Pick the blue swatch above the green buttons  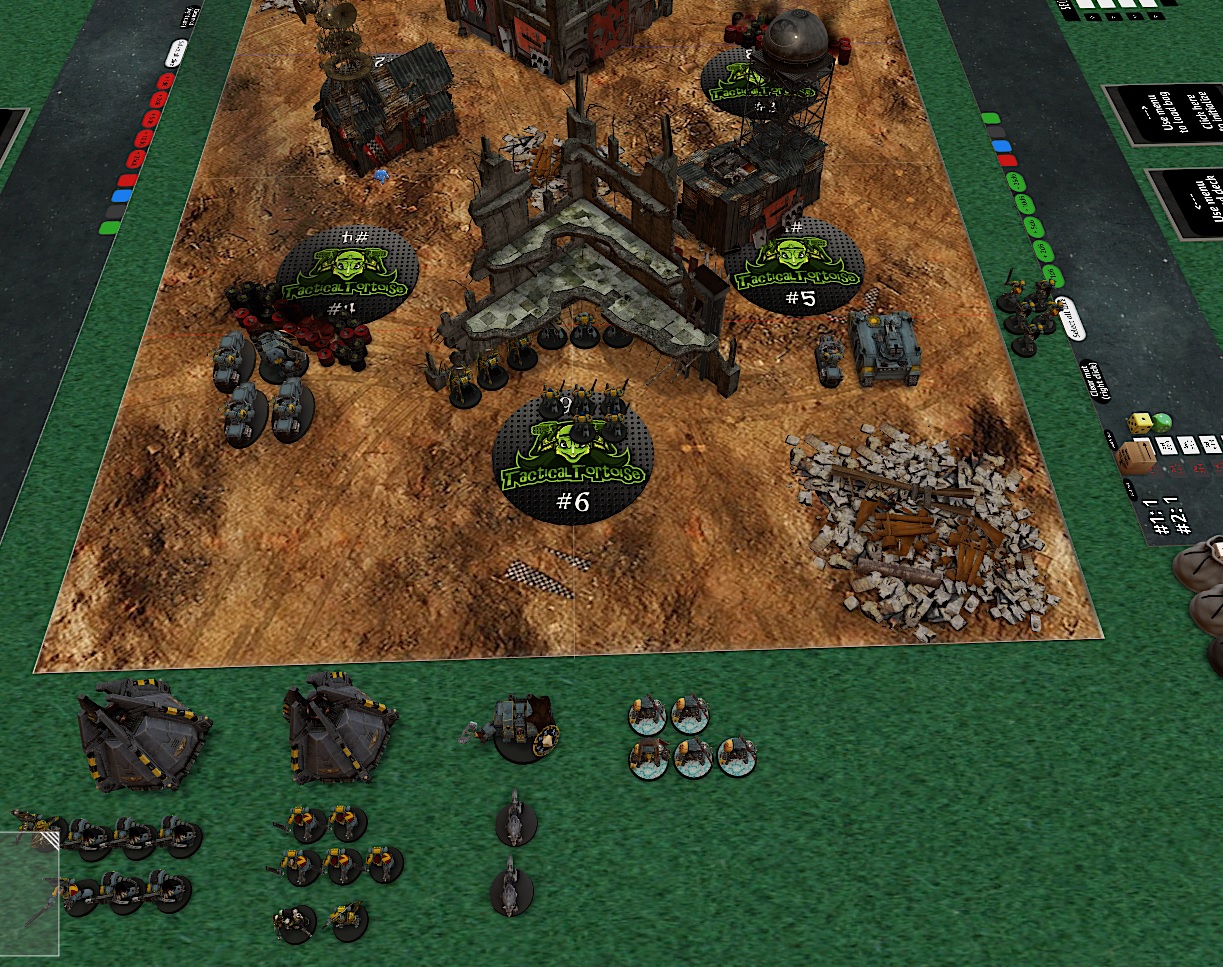tap(1000, 146)
